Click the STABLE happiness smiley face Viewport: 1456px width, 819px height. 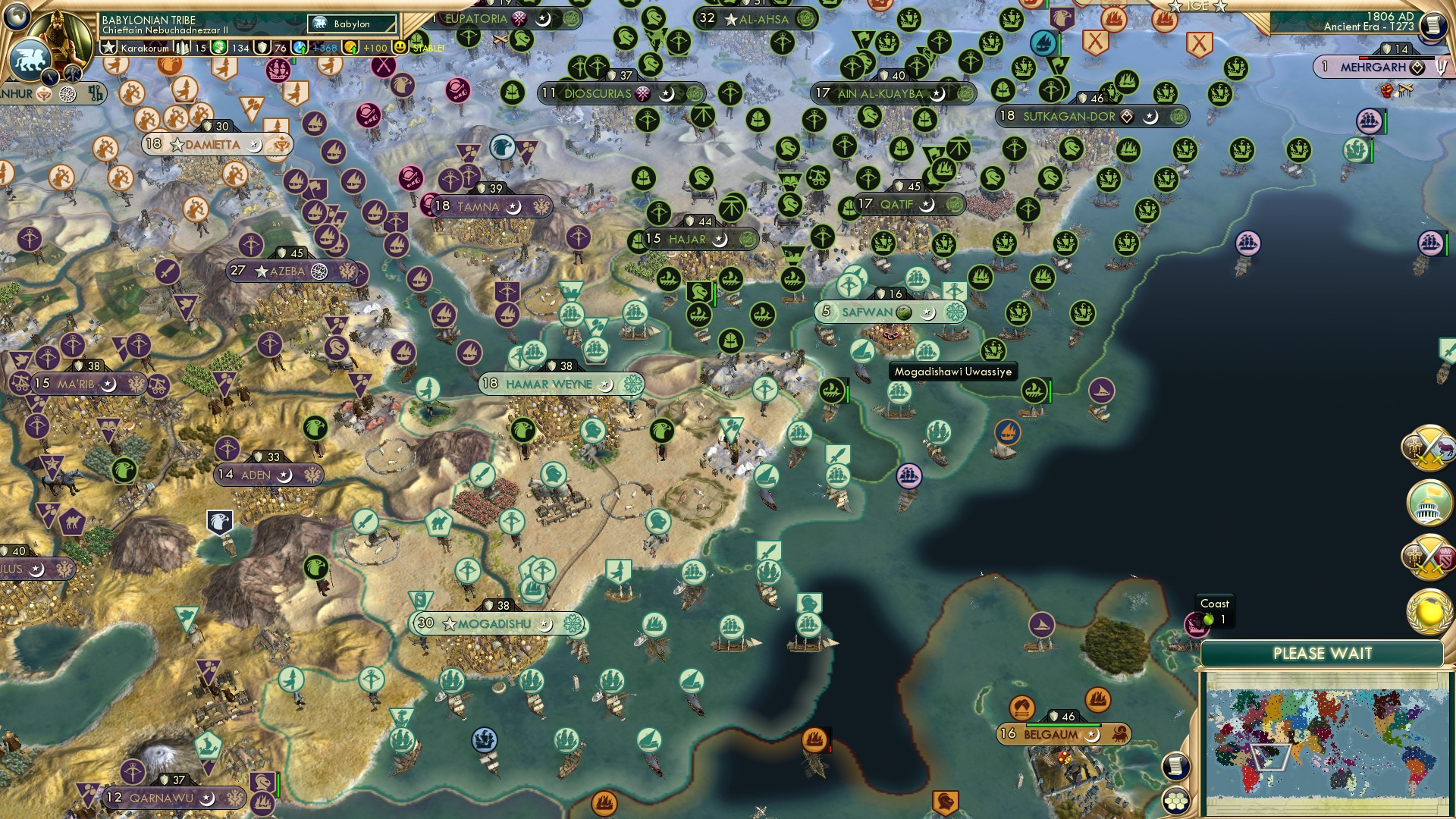pyautogui.click(x=400, y=48)
